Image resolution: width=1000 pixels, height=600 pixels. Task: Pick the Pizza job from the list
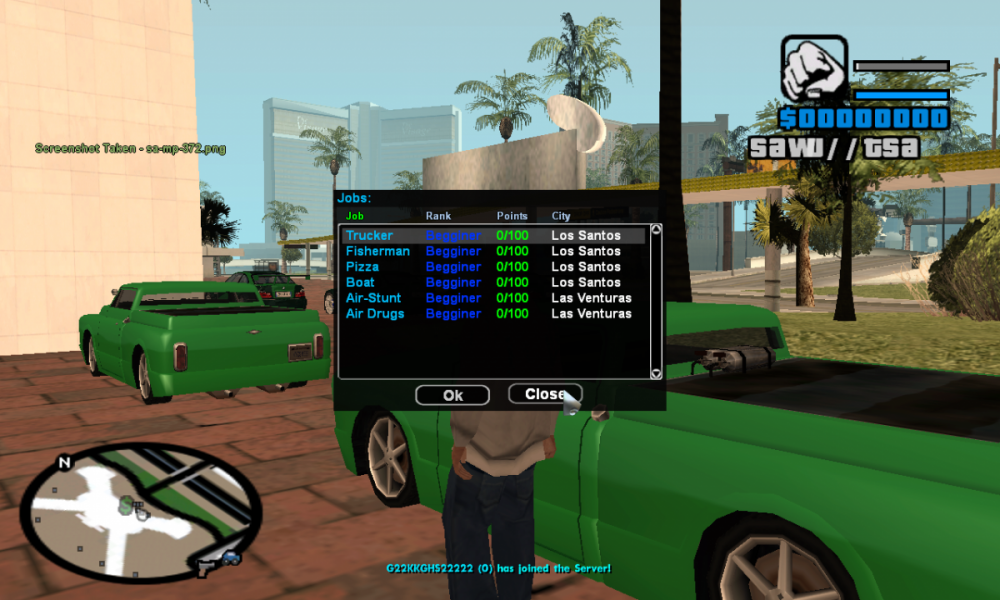pyautogui.click(x=363, y=267)
